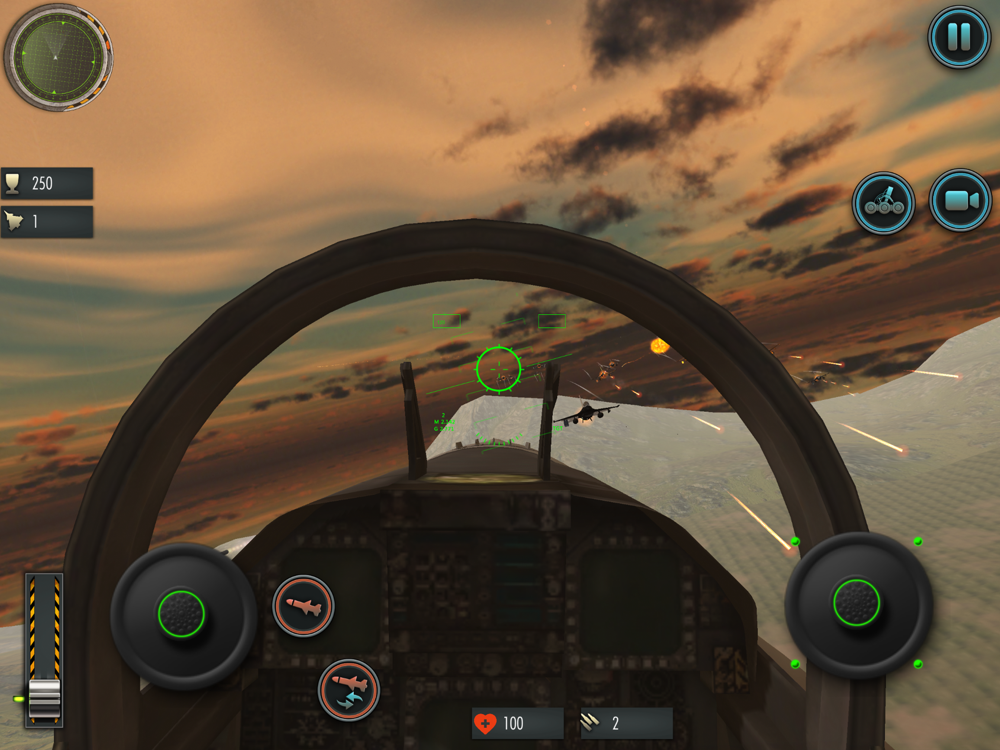
Task: Switch missile weapon type
Action: 349,690
